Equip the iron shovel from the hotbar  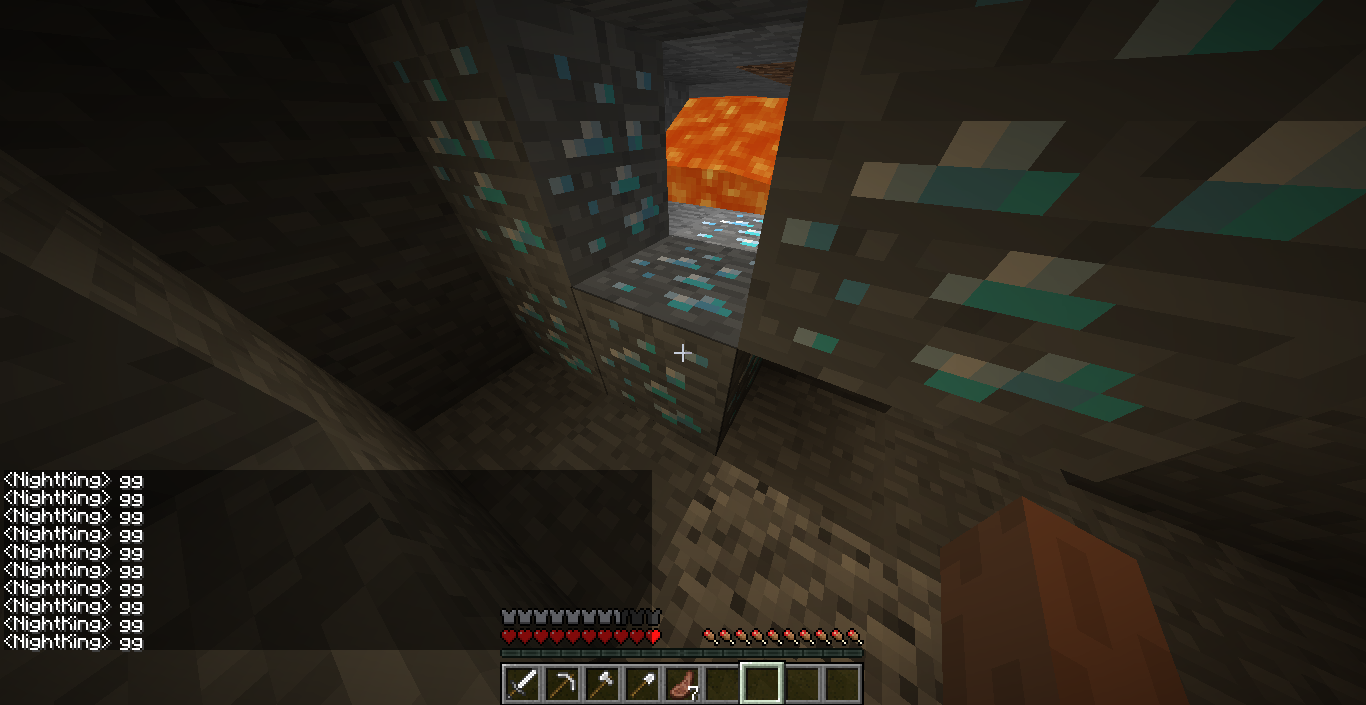[x=642, y=683]
